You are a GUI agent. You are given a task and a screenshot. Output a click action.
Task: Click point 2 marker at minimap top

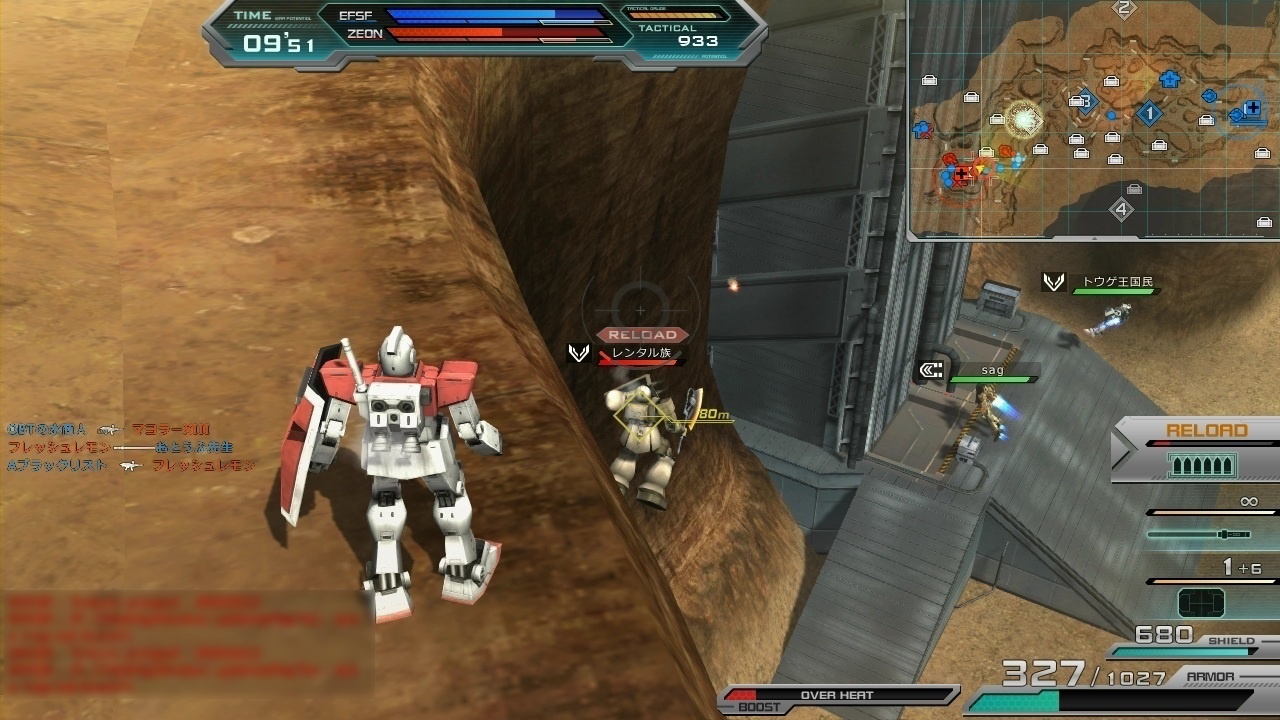pos(1123,8)
